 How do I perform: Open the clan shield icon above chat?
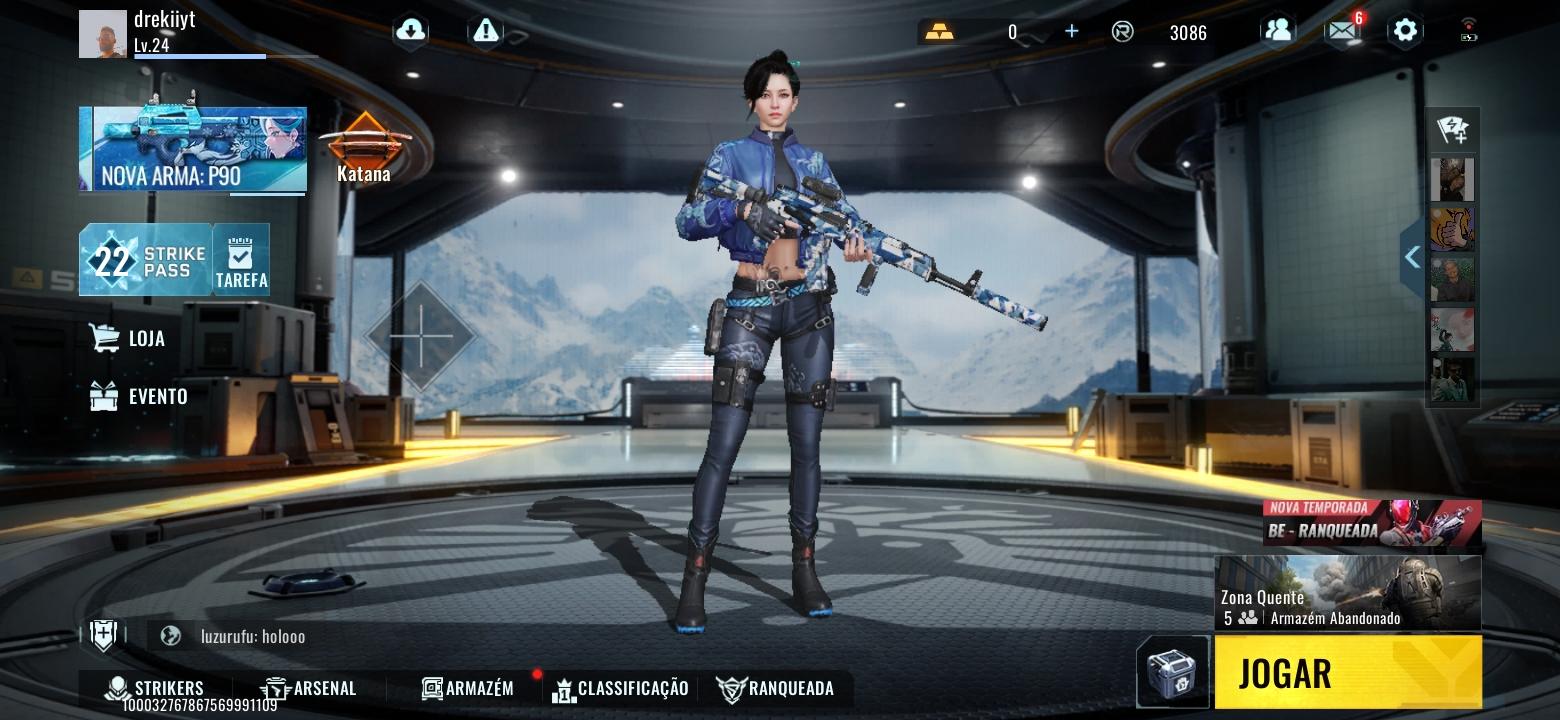click(x=103, y=635)
